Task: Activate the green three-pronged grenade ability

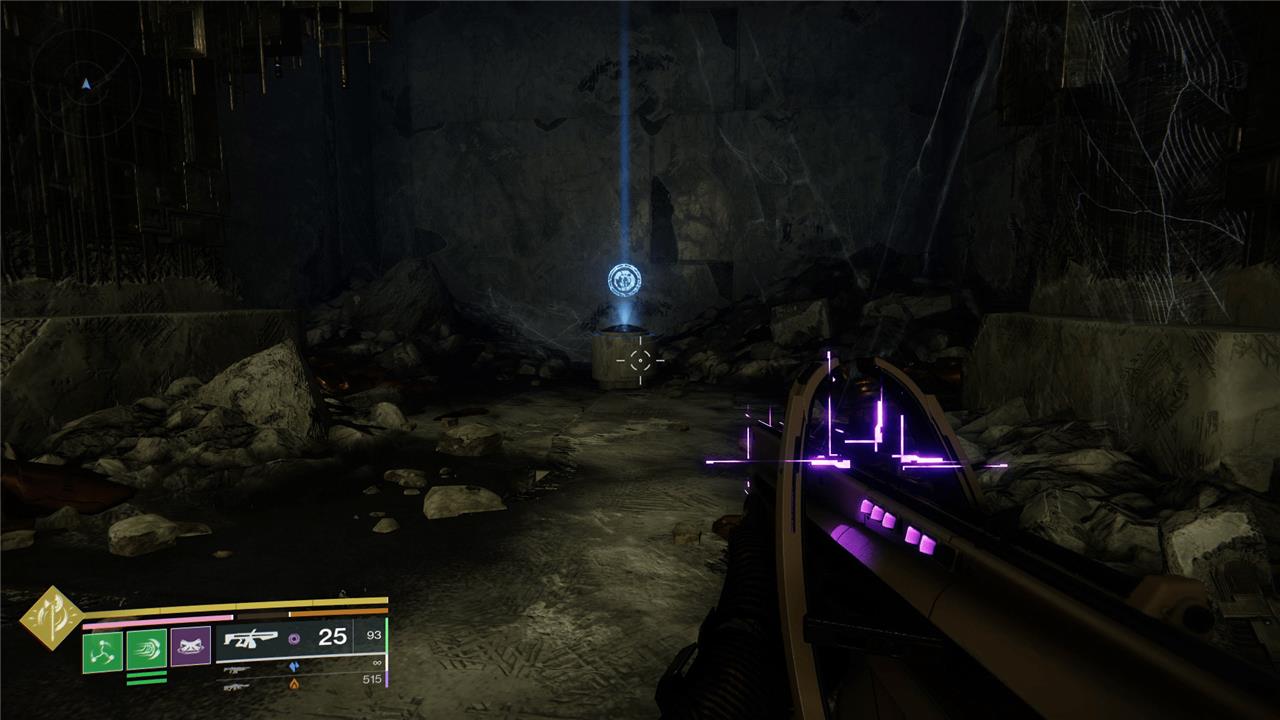Action: tap(102, 653)
